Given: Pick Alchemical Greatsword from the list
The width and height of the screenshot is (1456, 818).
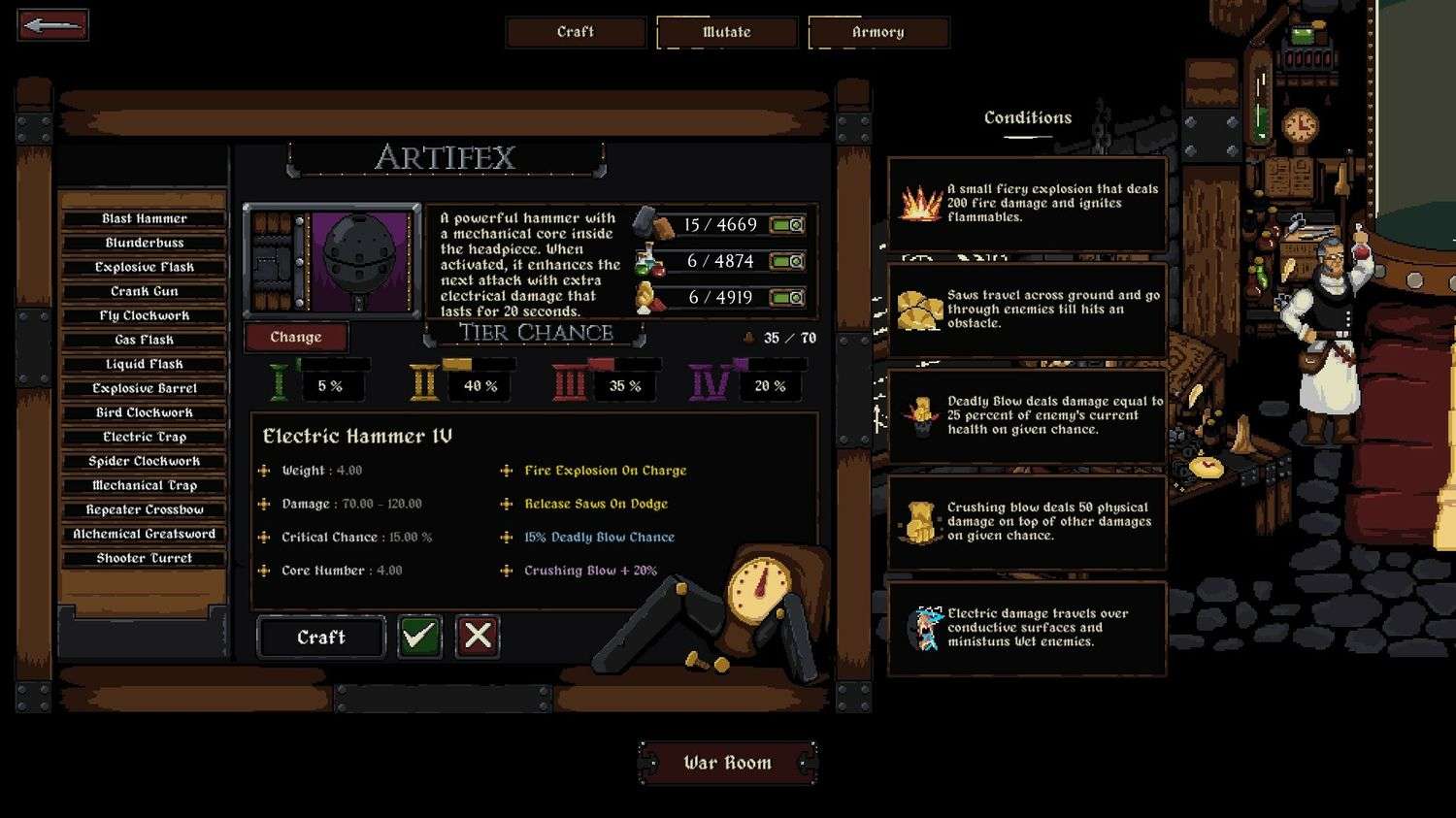Looking at the screenshot, I should point(145,534).
